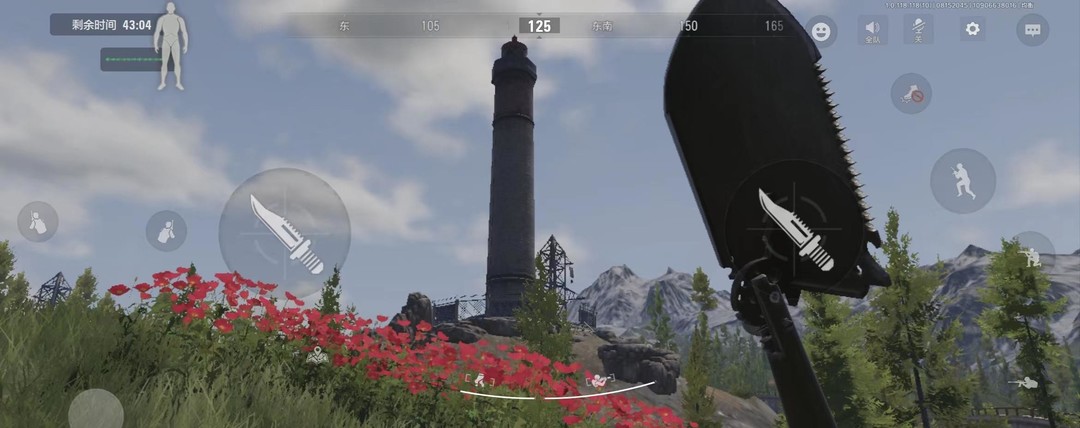
Task: Open the chat message bubble
Action: (x=1032, y=29)
